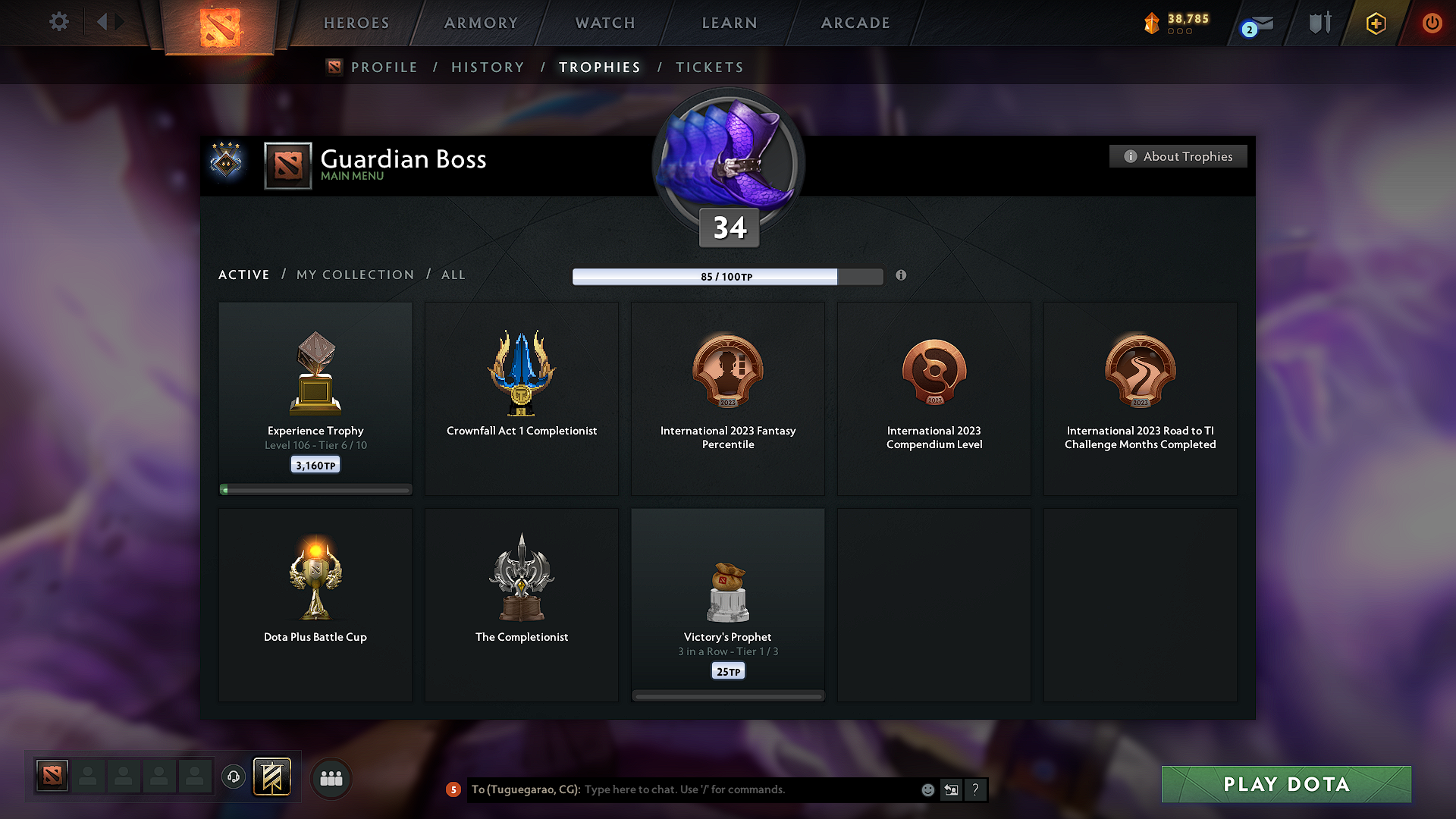
Task: Open the Dota Plus subscription plus icon
Action: 1375,24
